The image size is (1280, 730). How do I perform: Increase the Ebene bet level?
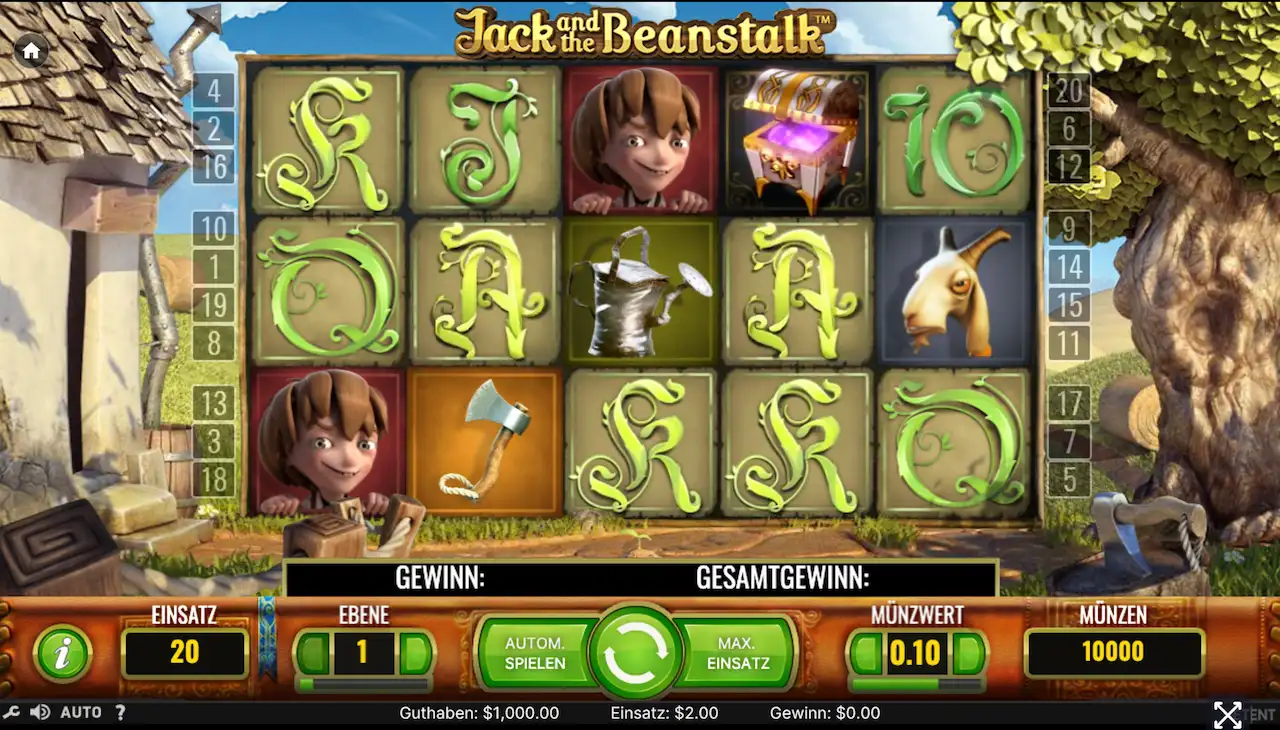pyautogui.click(x=414, y=654)
